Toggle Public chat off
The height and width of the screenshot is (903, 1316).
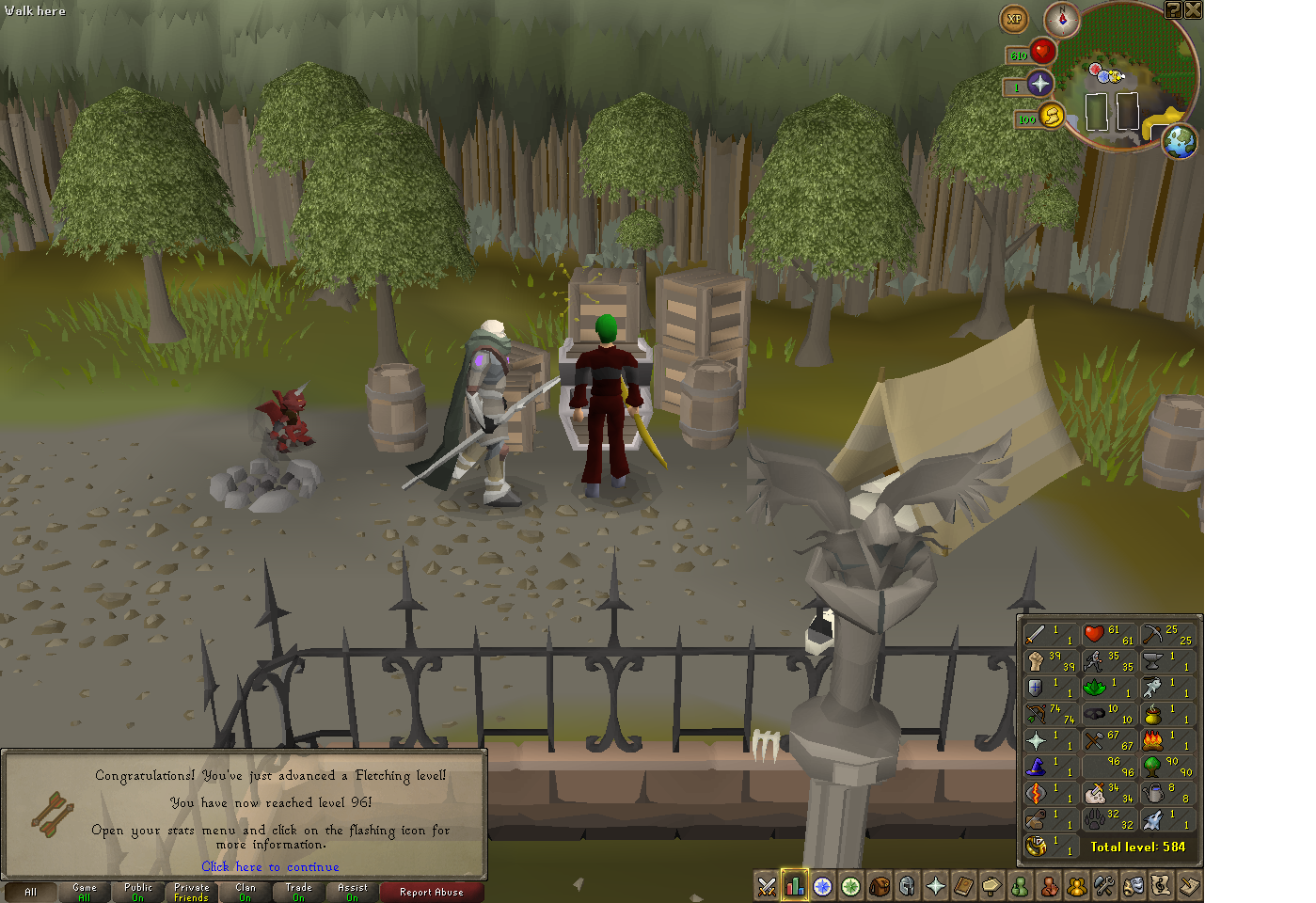pos(137,892)
